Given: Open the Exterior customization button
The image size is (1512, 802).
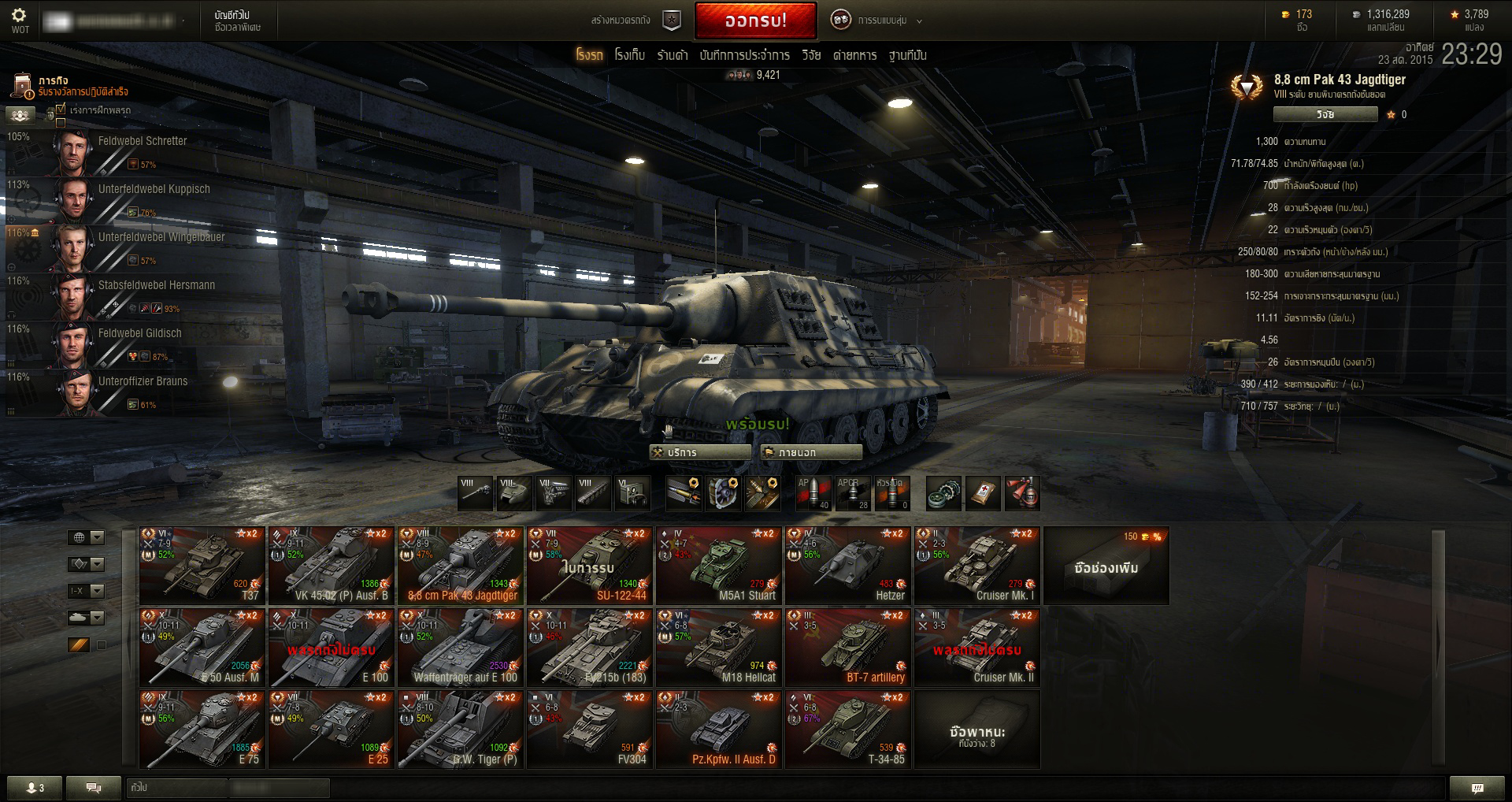Looking at the screenshot, I should 811,452.
